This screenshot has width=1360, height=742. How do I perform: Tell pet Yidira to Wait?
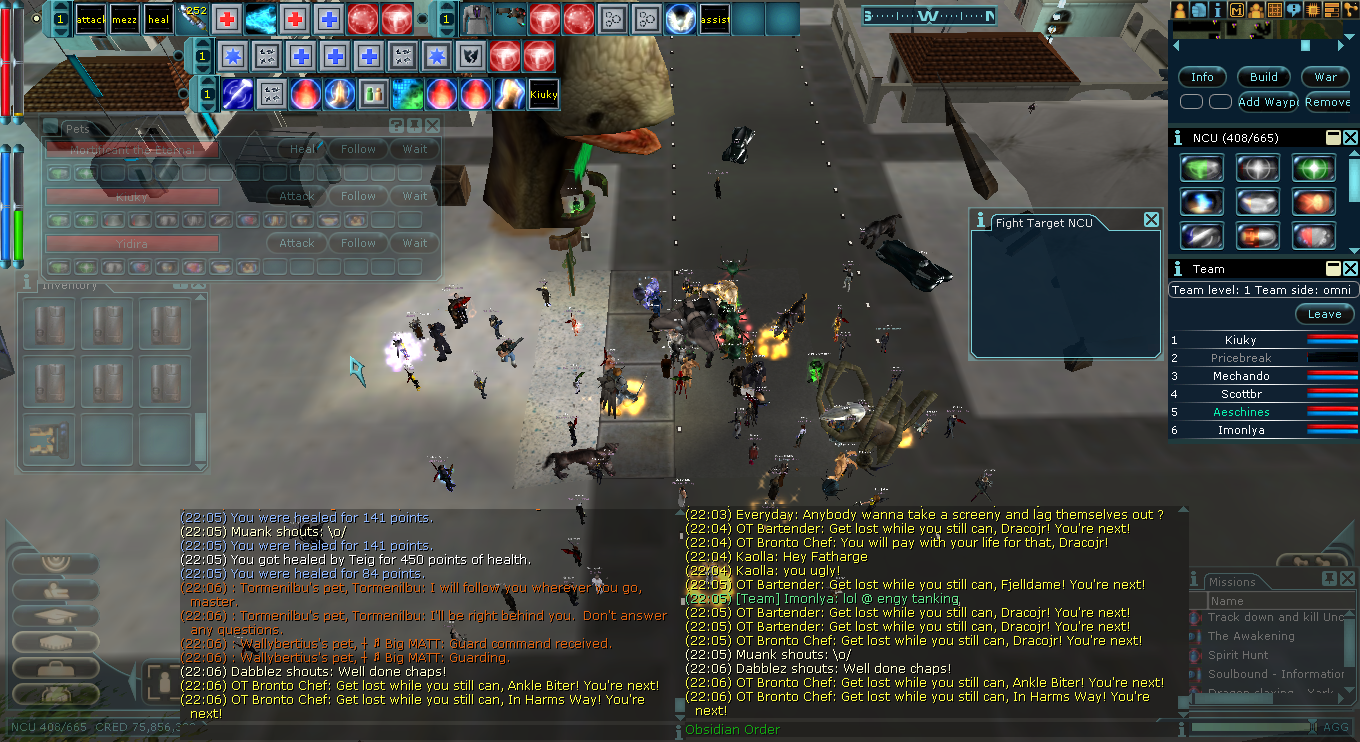(x=415, y=243)
